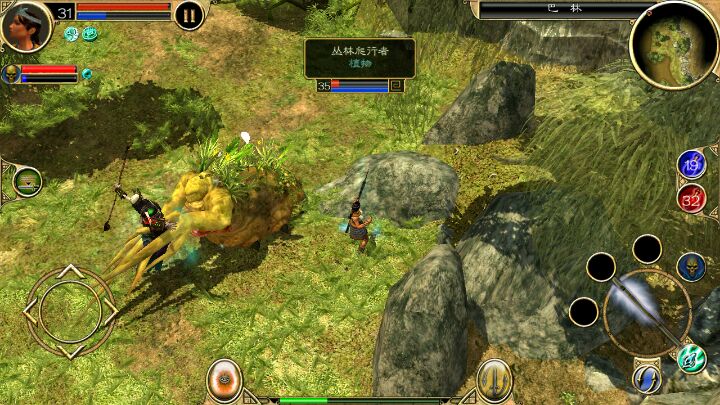The width and height of the screenshot is (720, 405).
Task: Activate the skull skill icon
Action: pyautogui.click(x=691, y=266)
